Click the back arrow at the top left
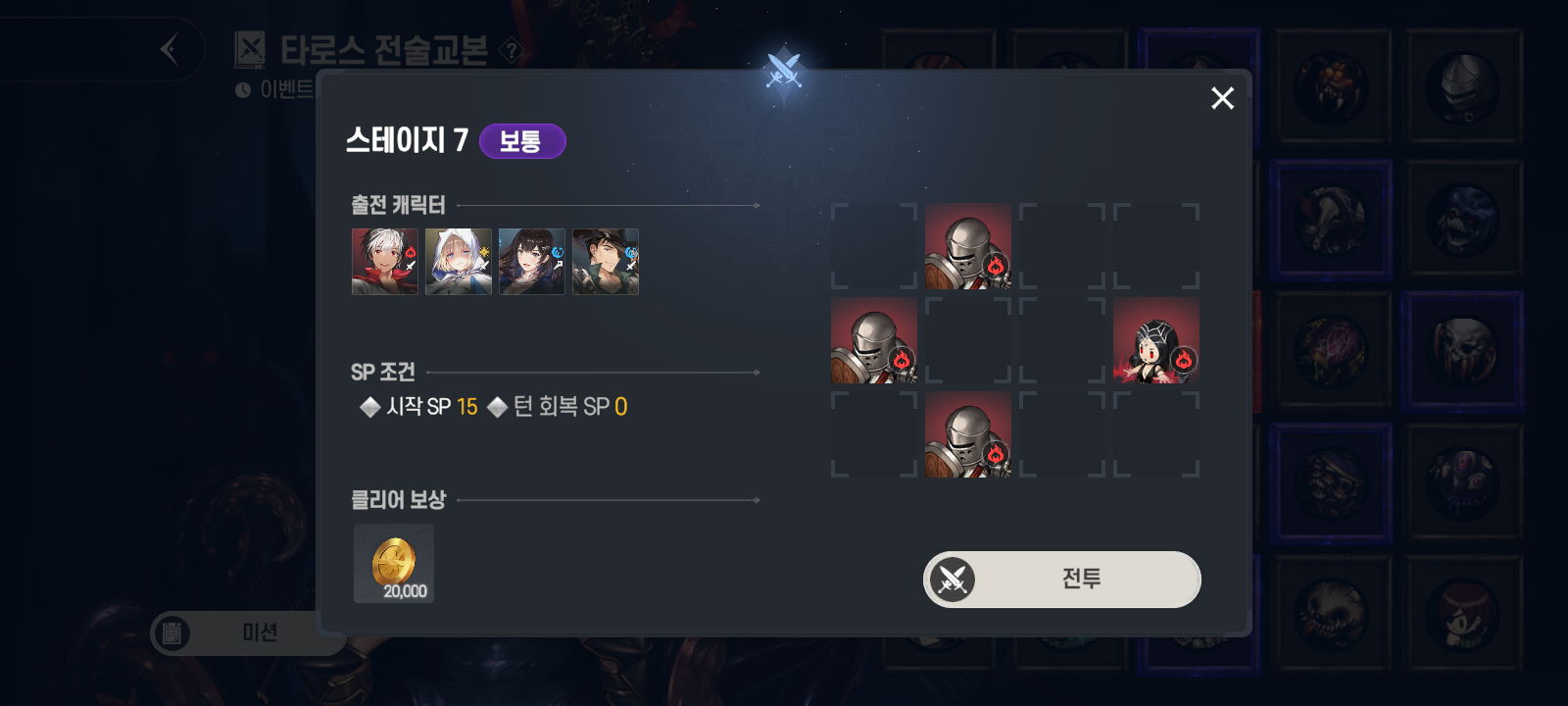1568x706 pixels. pyautogui.click(x=168, y=49)
